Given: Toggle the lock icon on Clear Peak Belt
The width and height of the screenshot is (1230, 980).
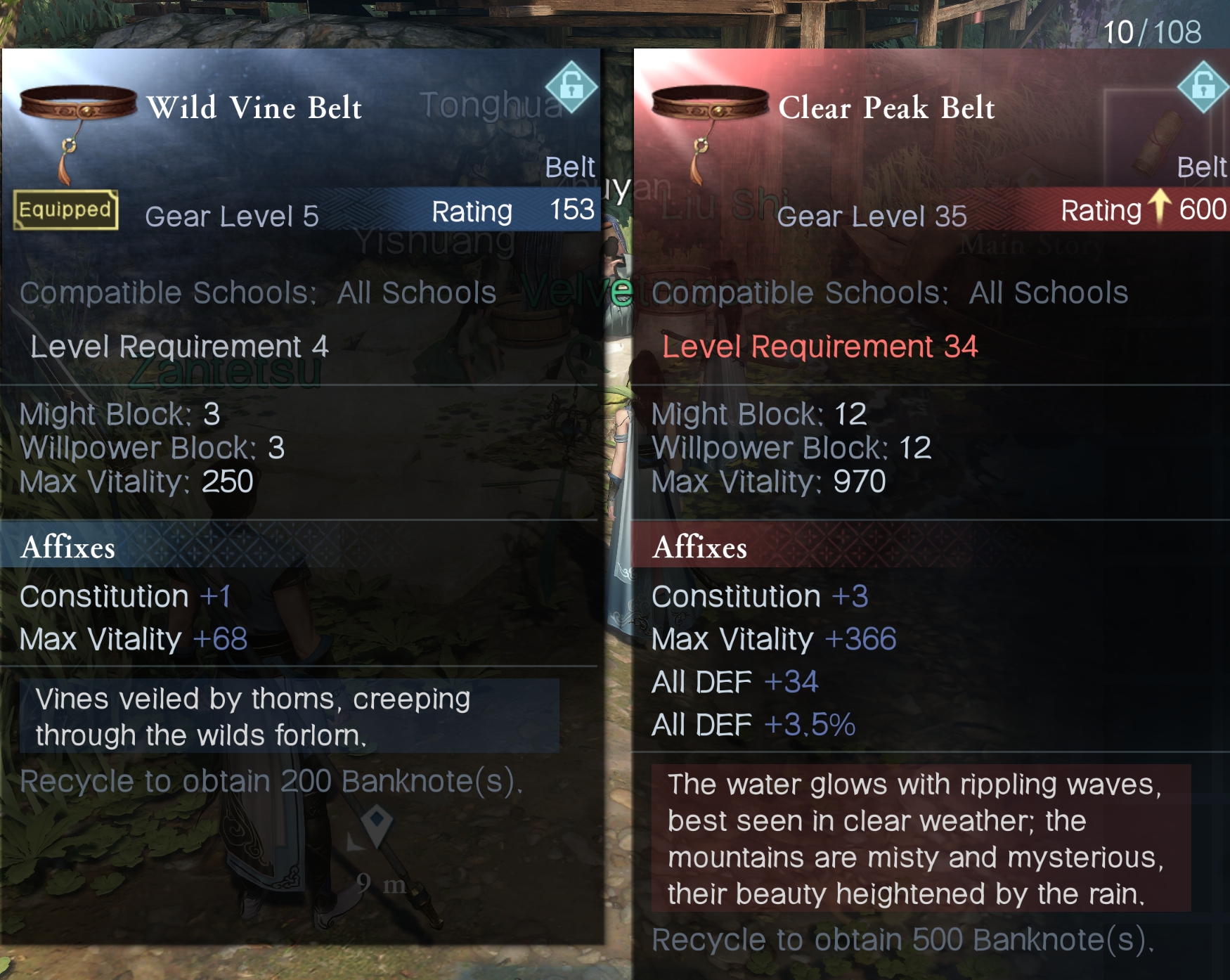Looking at the screenshot, I should click(1203, 87).
